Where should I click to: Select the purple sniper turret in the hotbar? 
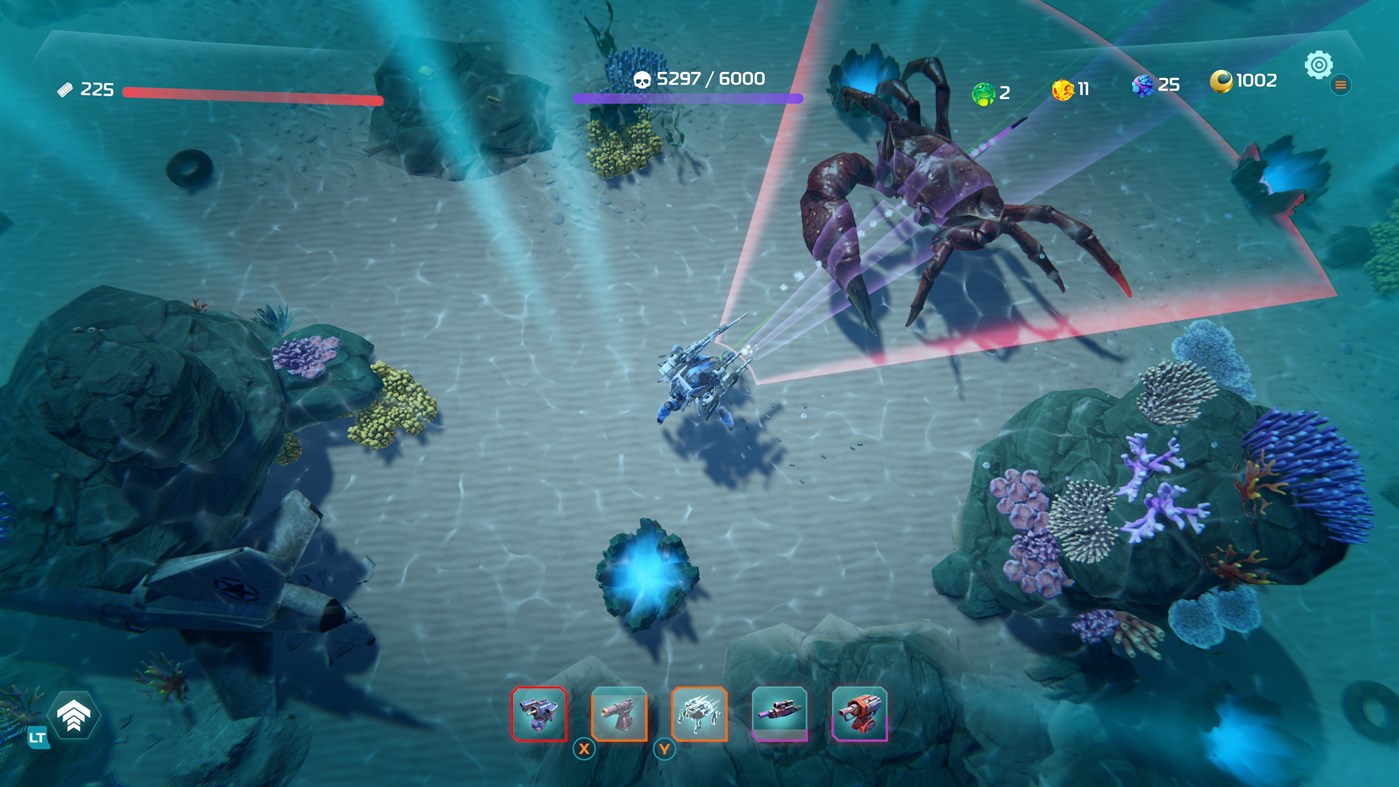777,712
